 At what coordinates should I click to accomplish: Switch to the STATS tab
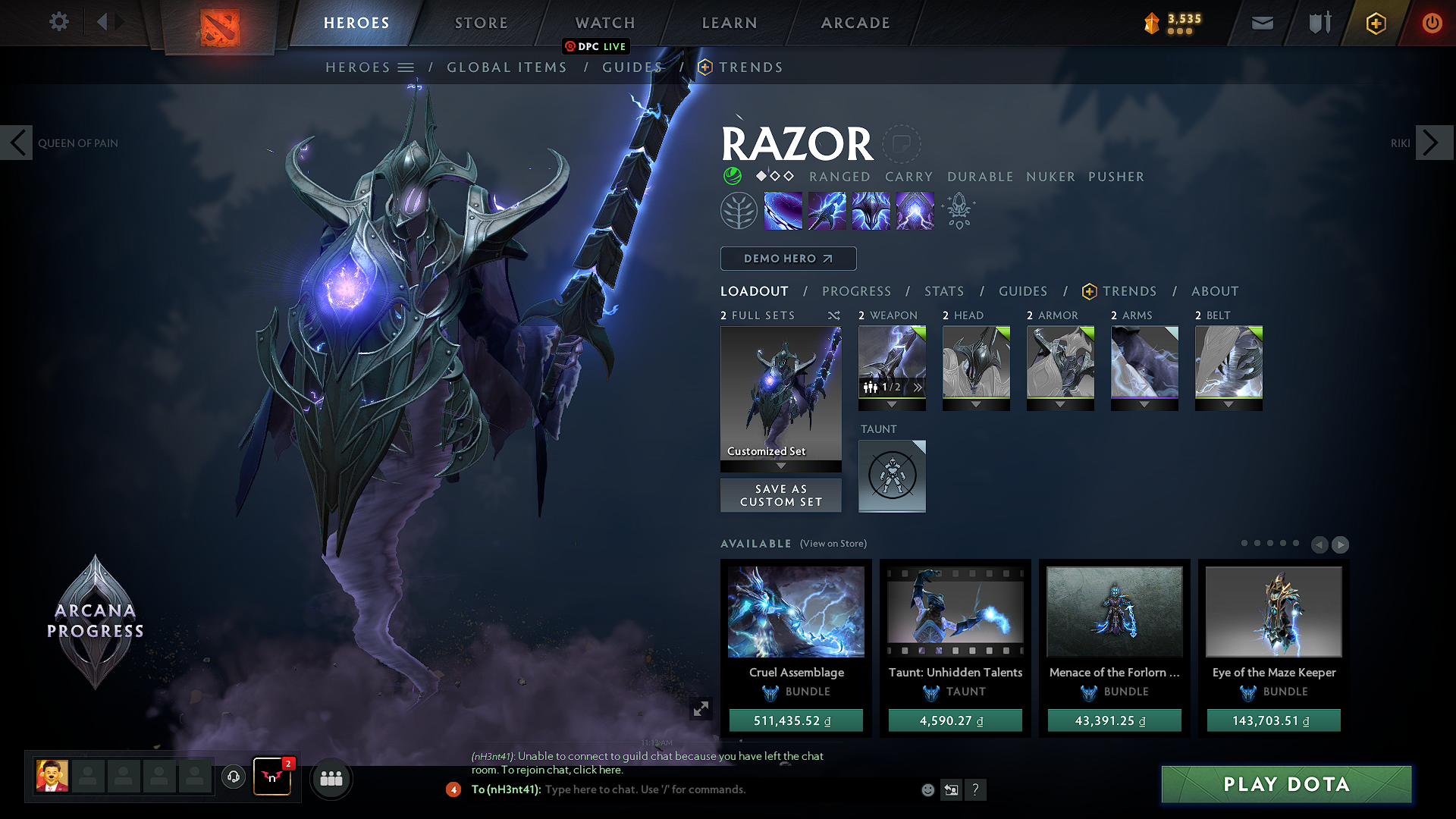point(943,291)
